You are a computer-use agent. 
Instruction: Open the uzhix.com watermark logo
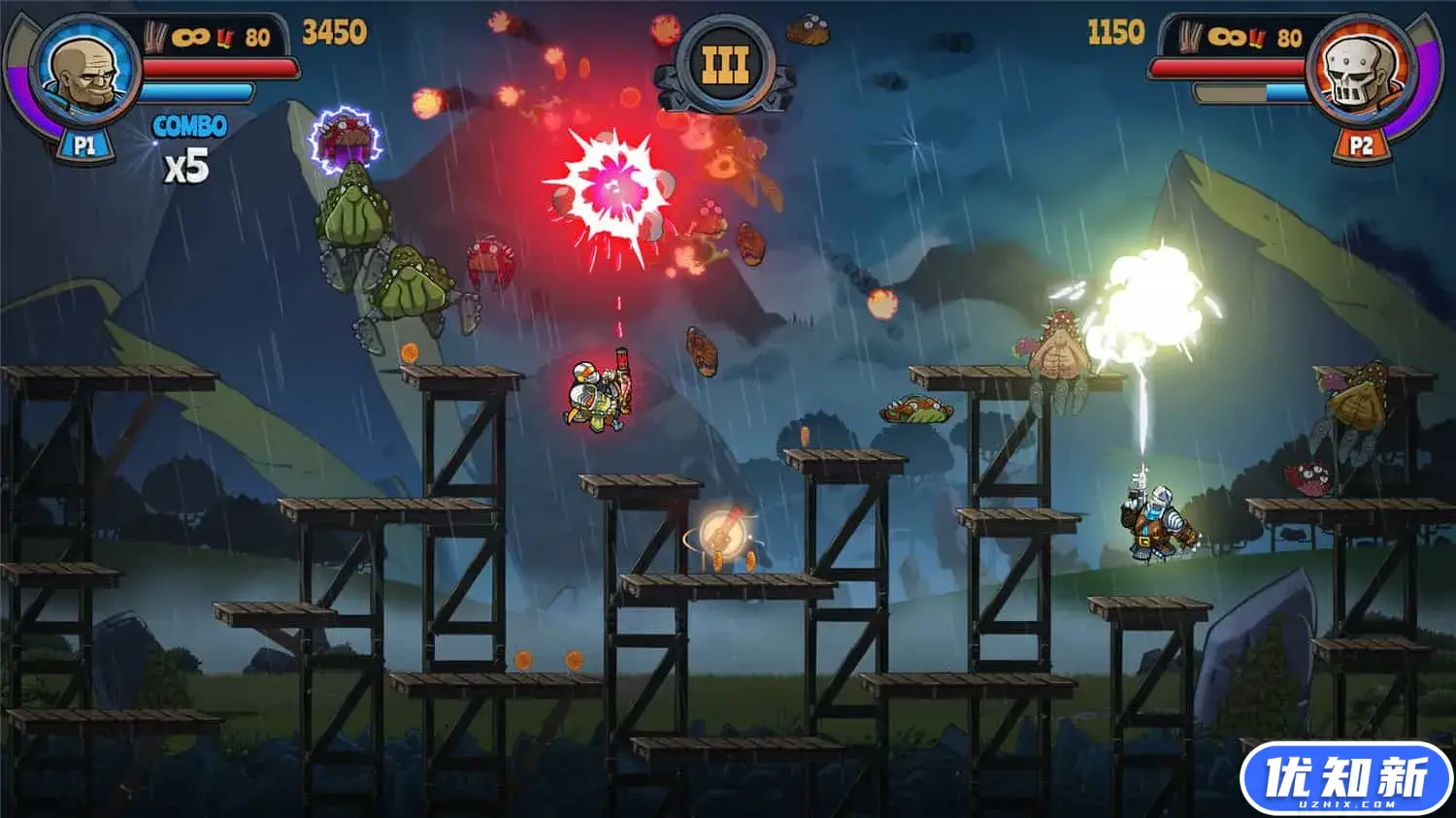point(1345,779)
